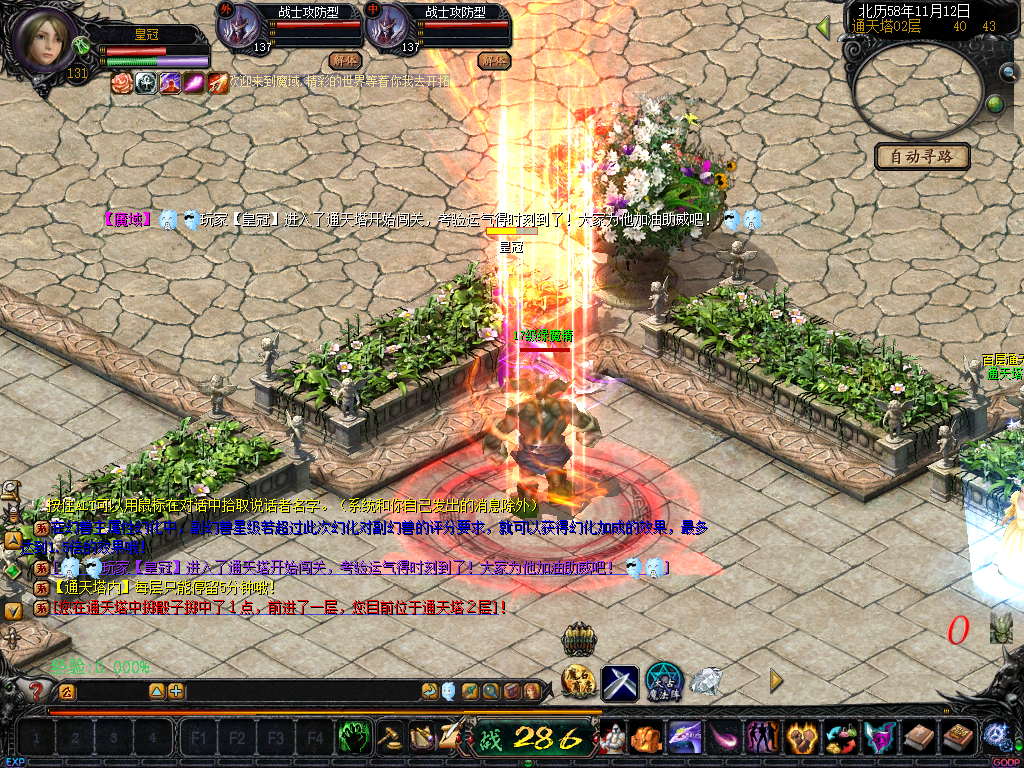Click the purple dragon pet icon
The width and height of the screenshot is (1024, 768).
[x=684, y=738]
